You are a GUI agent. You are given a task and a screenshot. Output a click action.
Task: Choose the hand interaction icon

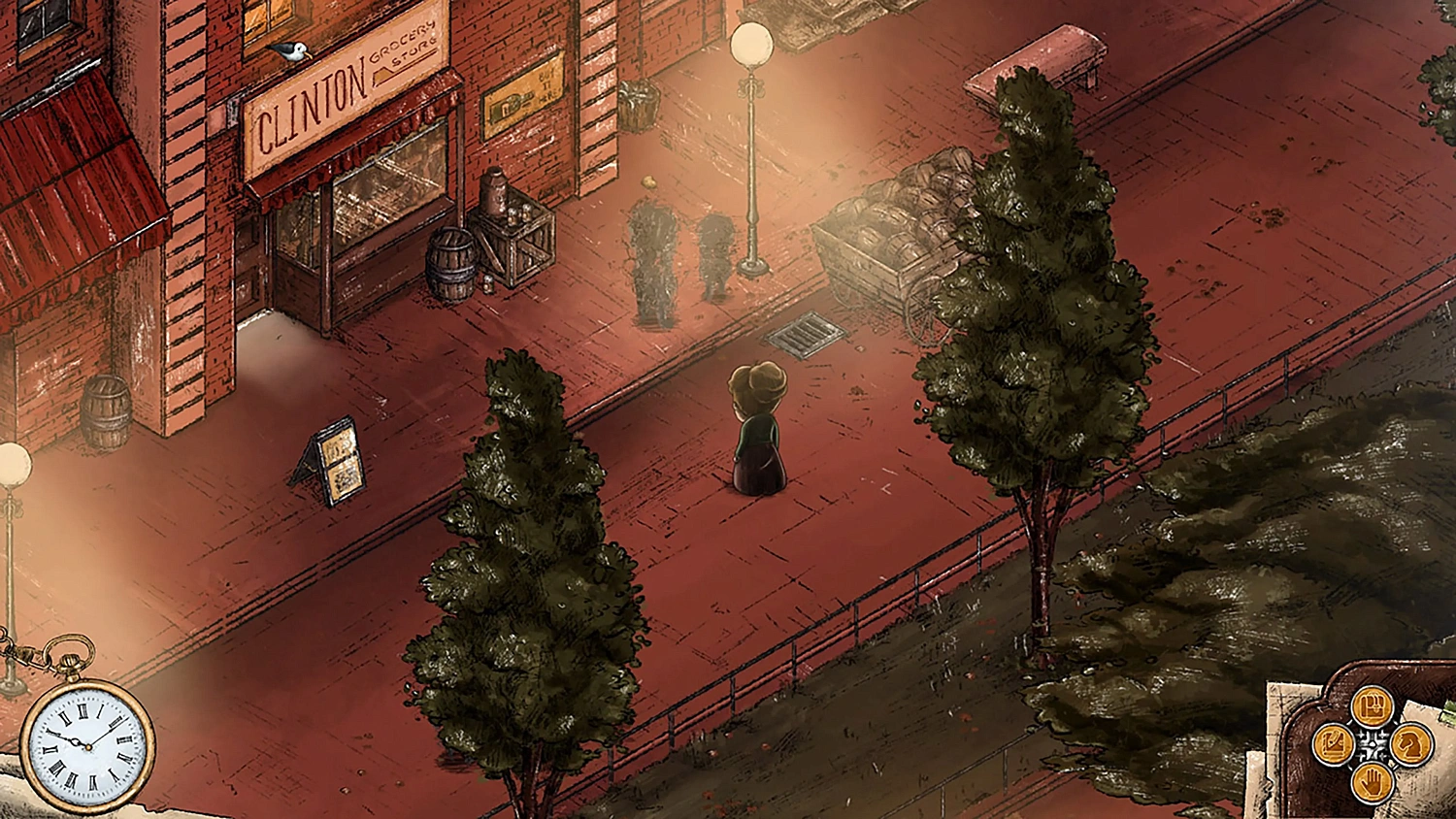coord(1372,781)
